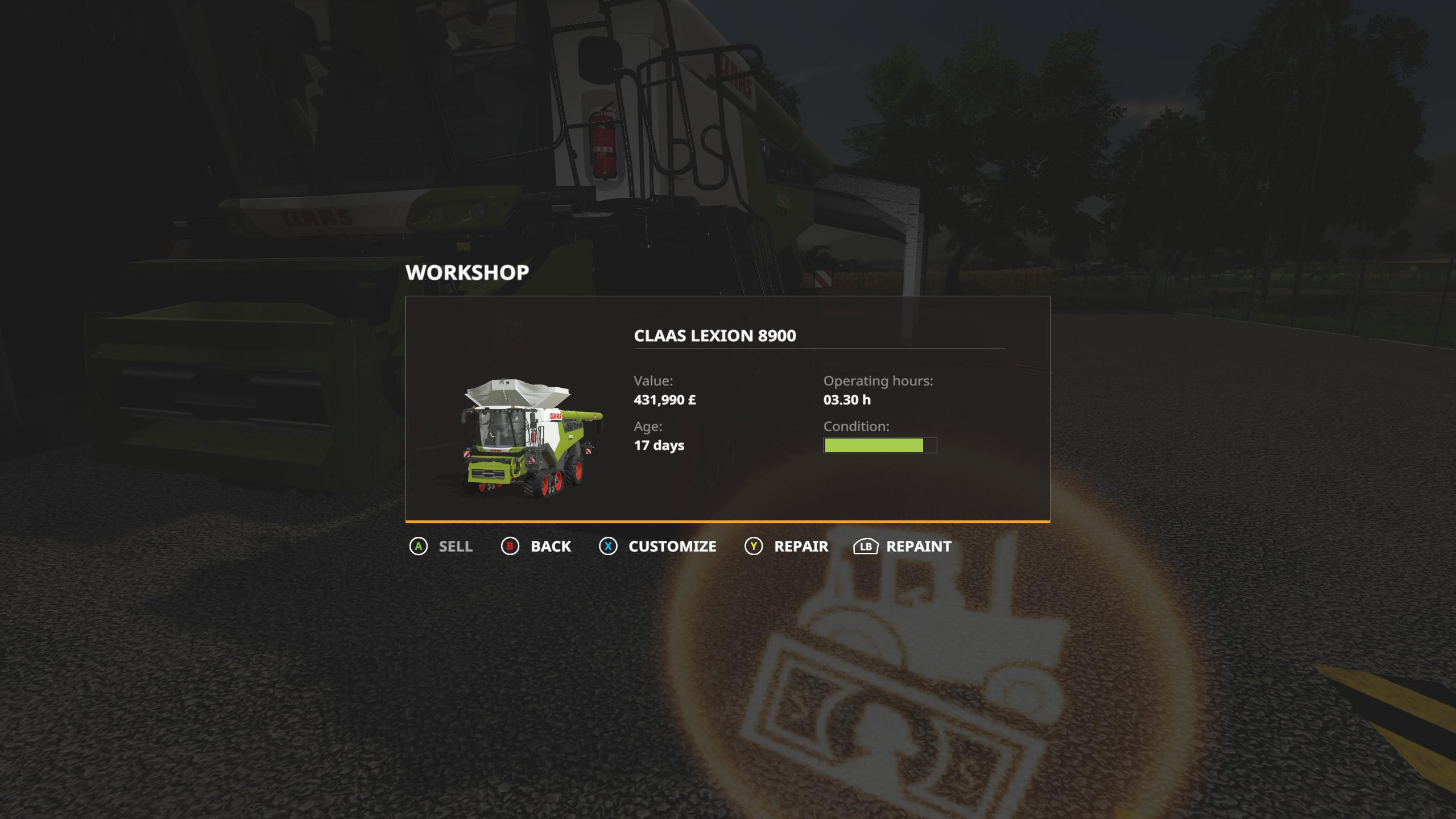
Task: Go back from the workshop
Action: (536, 547)
